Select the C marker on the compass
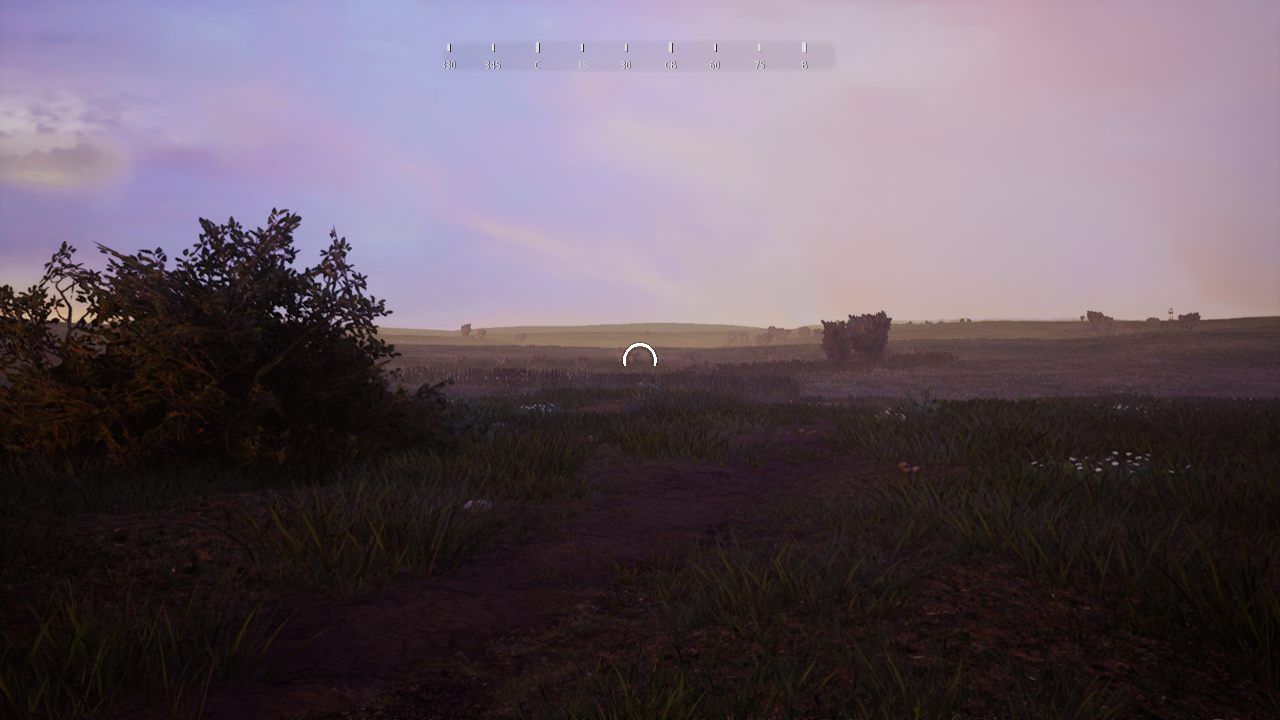The width and height of the screenshot is (1280, 720). [x=538, y=63]
